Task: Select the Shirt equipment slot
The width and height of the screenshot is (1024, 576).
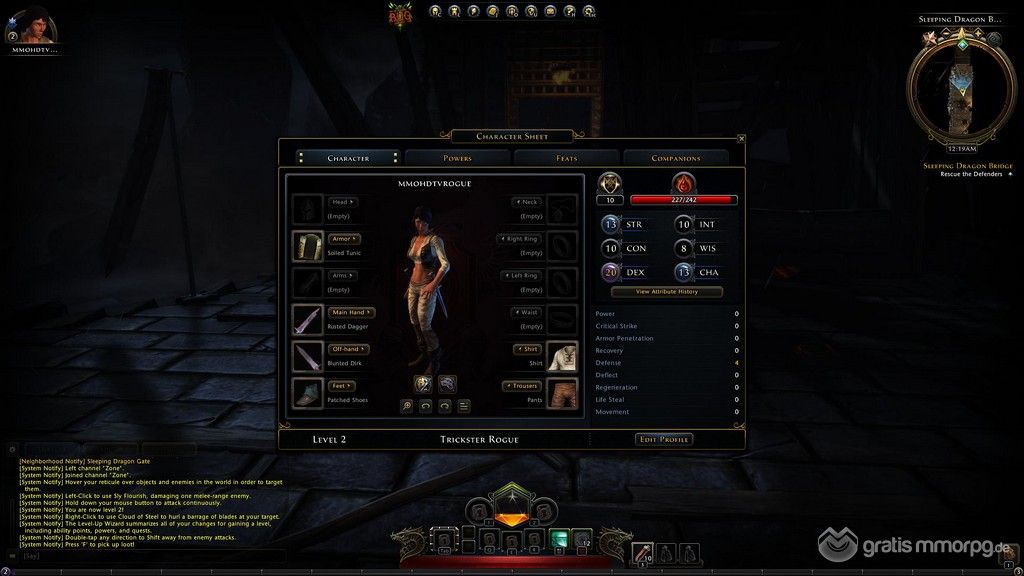Action: (x=563, y=356)
